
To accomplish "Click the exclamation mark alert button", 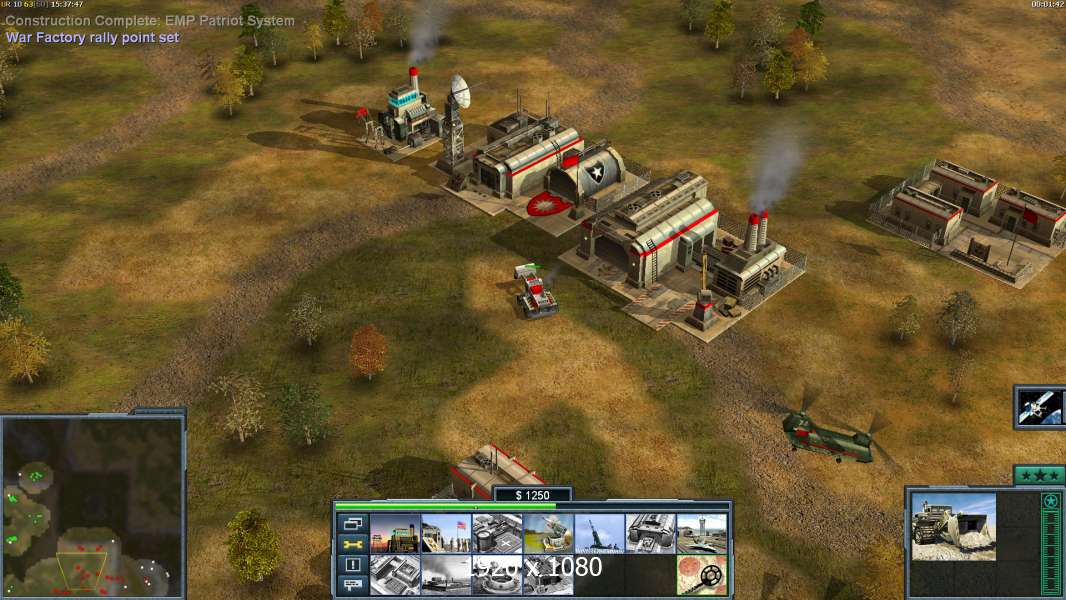I will 353,565.
